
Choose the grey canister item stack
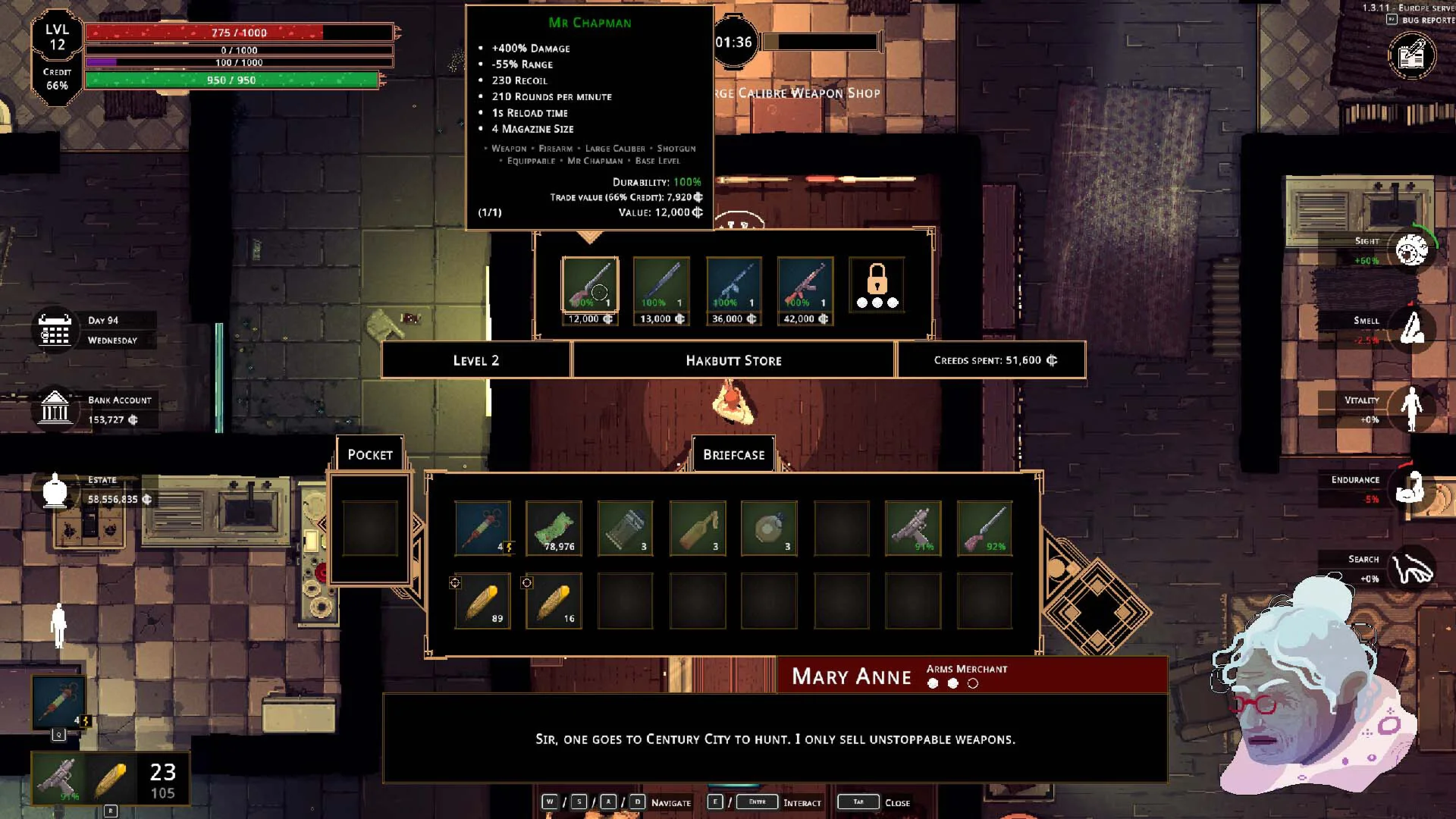pyautogui.click(x=626, y=528)
